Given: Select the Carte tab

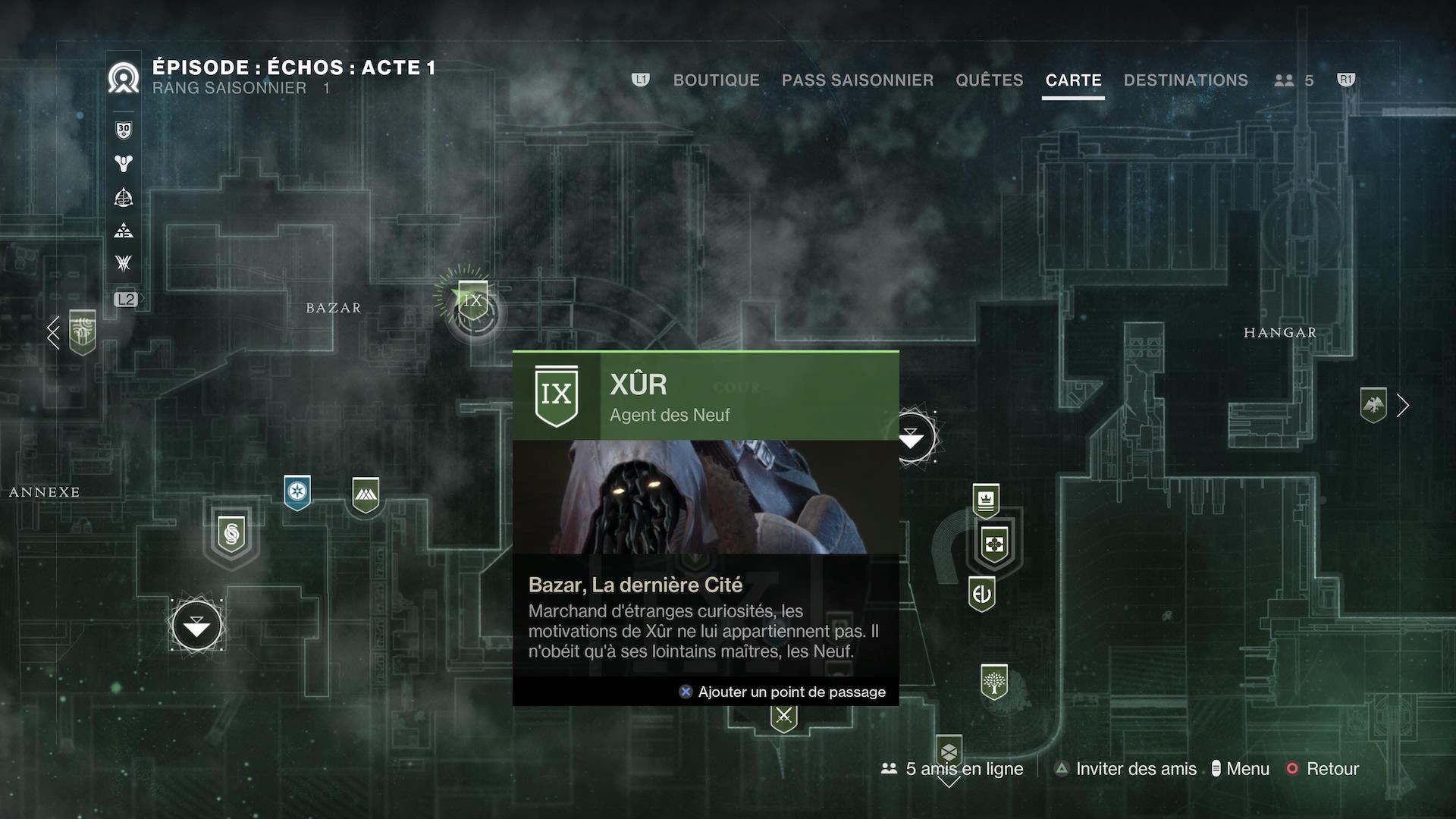Looking at the screenshot, I should point(1073,80).
